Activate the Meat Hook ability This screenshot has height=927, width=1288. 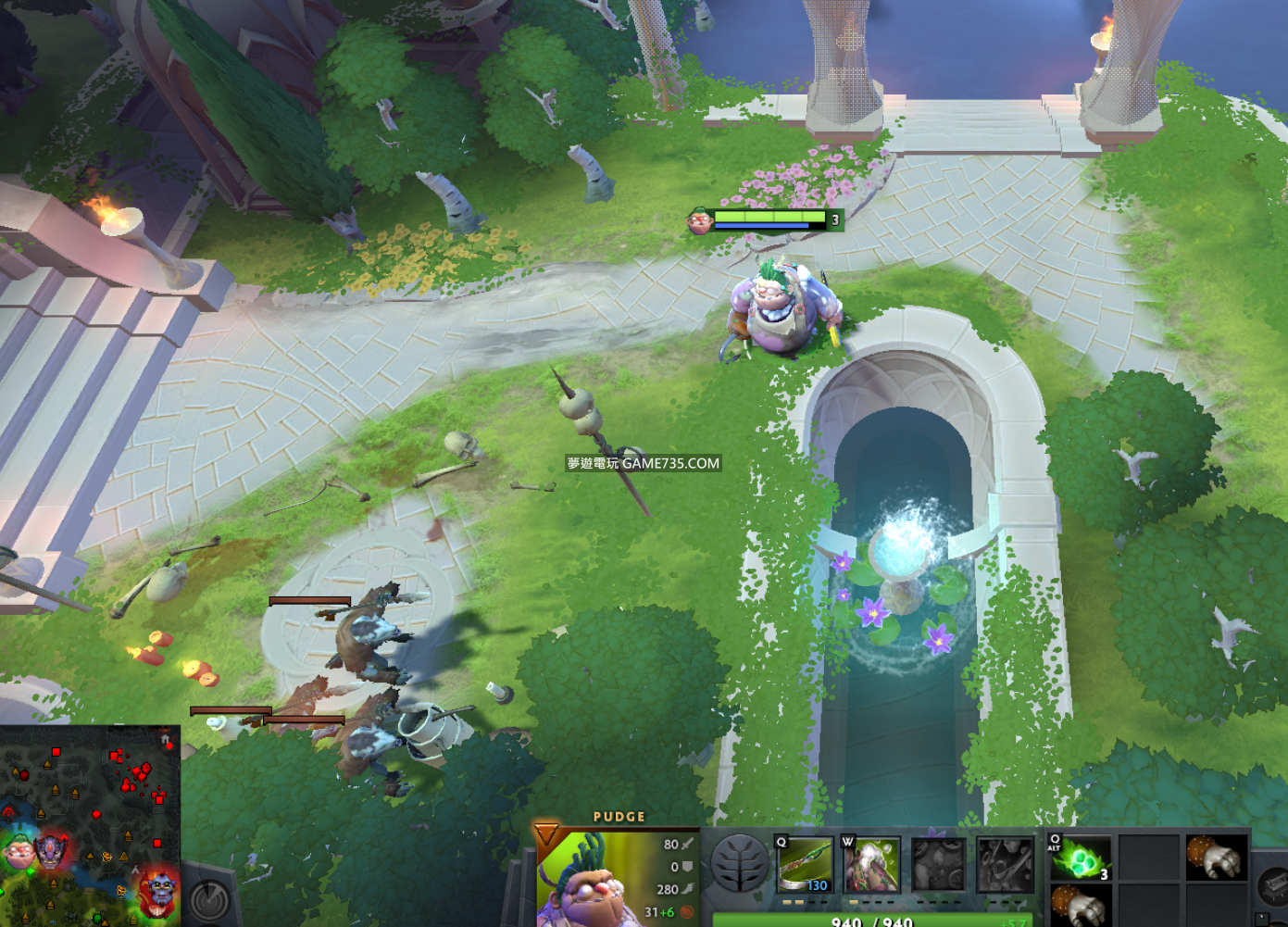[804, 865]
